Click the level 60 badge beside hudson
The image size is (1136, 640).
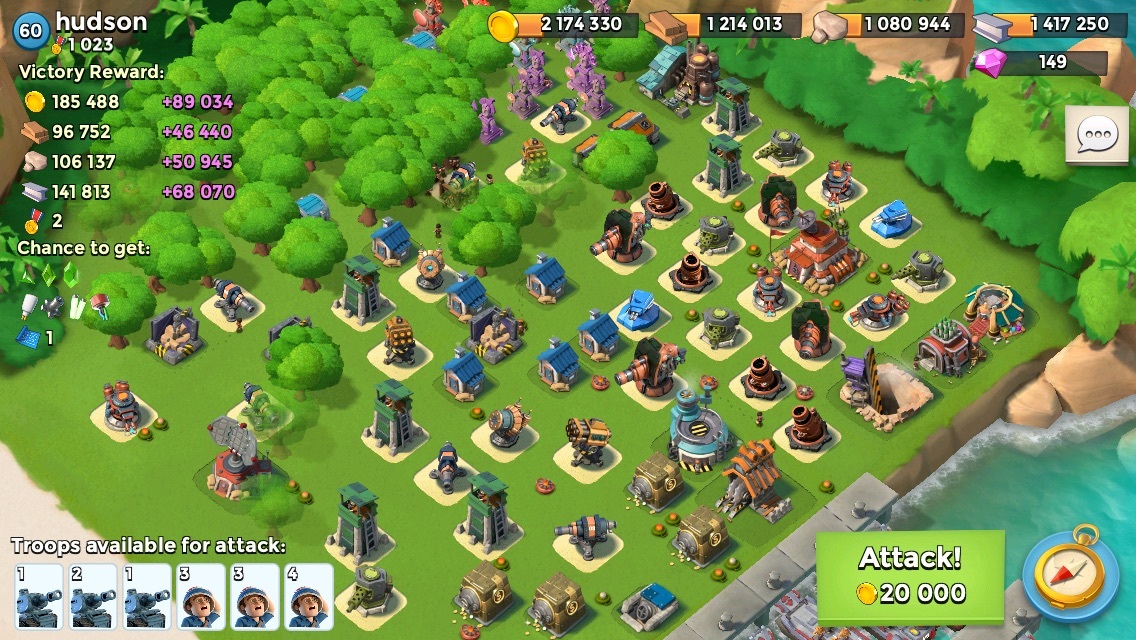(x=31, y=30)
